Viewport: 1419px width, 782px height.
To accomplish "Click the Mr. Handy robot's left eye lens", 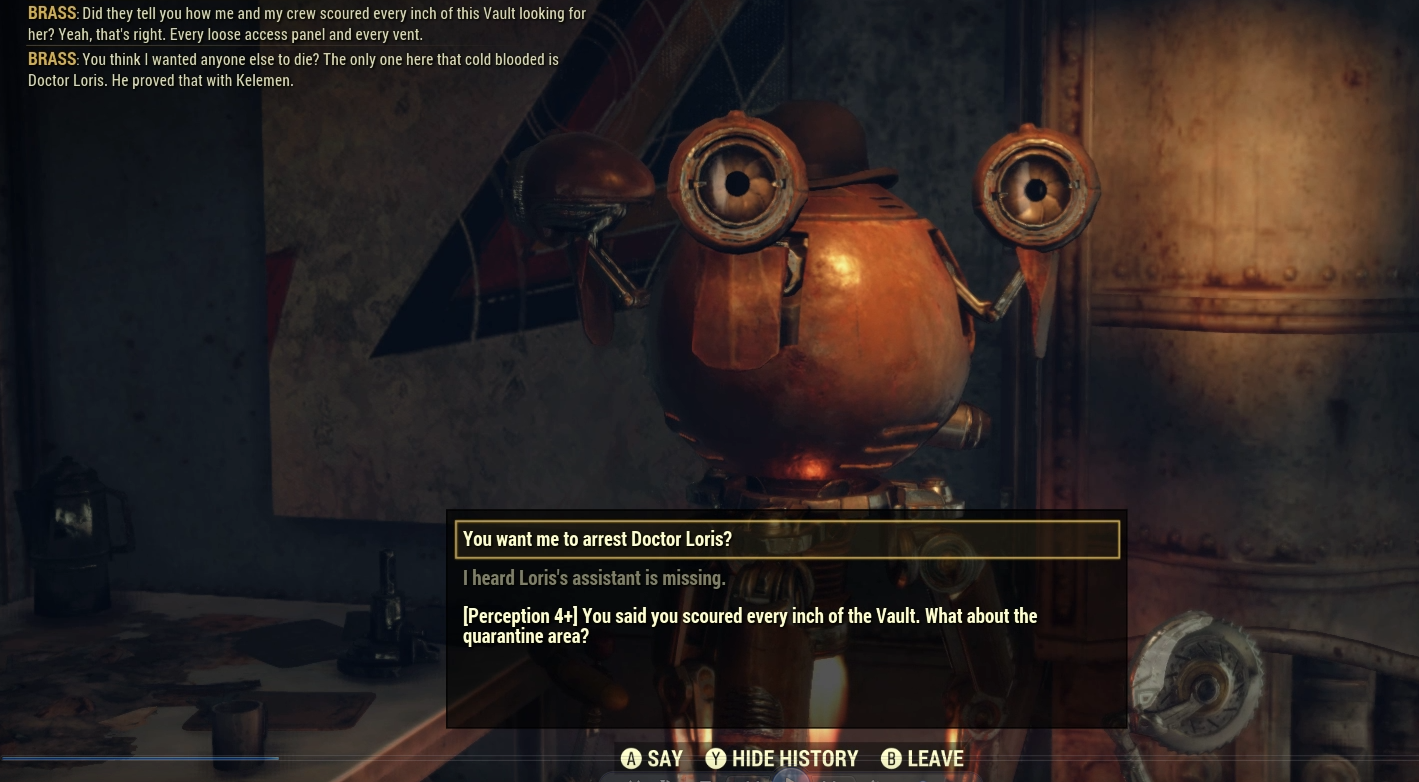I will (x=738, y=184).
